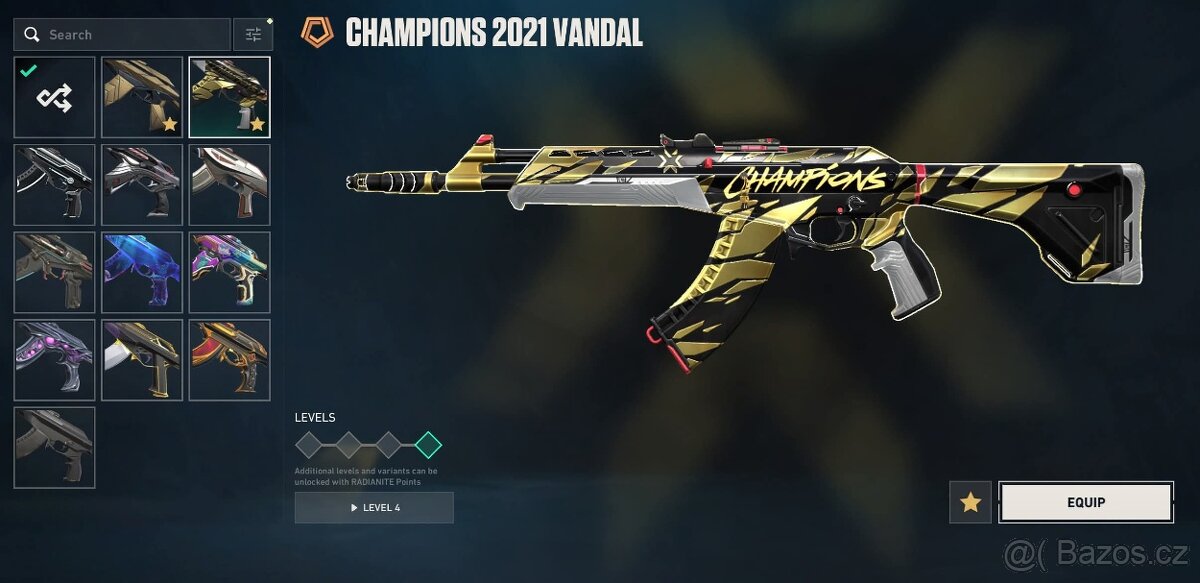Select the black and white Vandal skin
Image resolution: width=1200 pixels, height=583 pixels.
(x=55, y=184)
